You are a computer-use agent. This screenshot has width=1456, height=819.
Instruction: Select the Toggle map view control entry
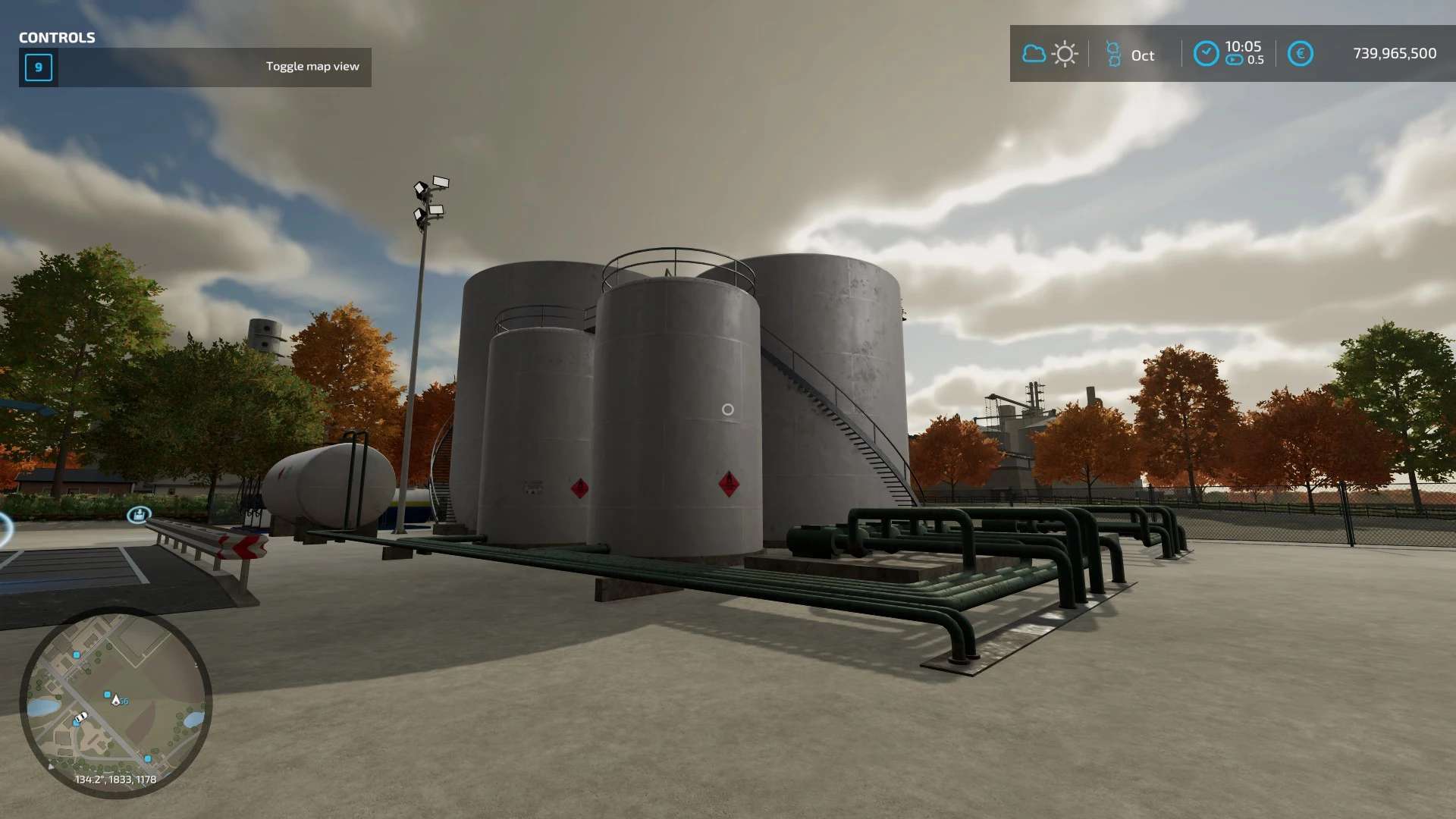195,67
